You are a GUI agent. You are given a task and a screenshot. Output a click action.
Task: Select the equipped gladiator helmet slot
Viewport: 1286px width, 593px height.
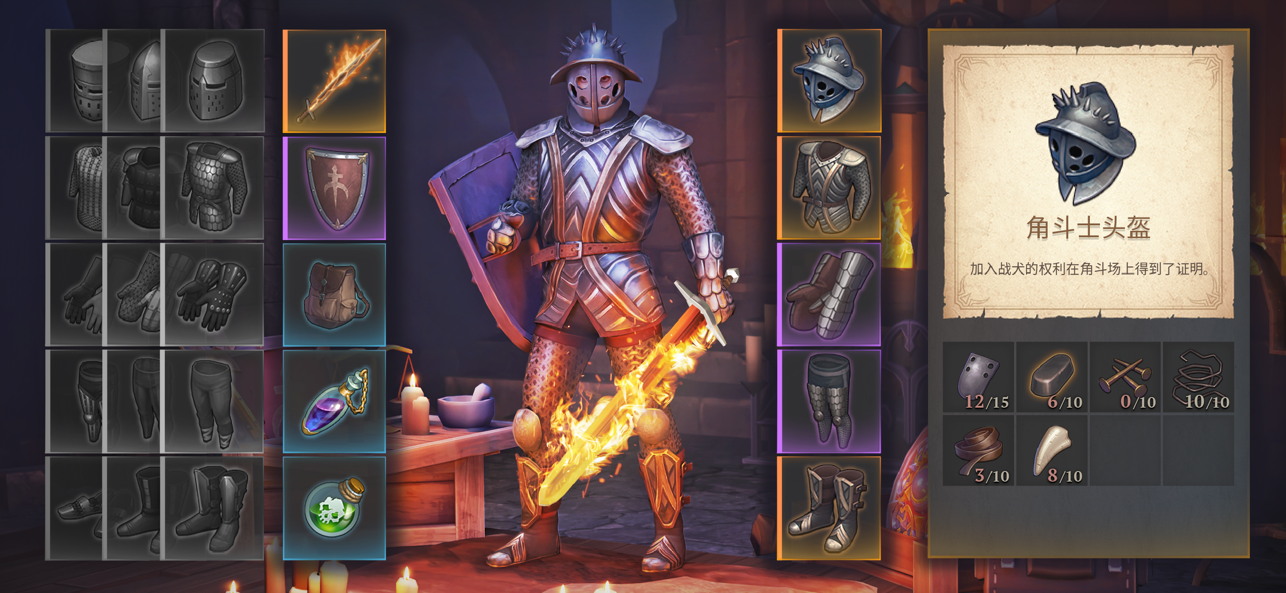(x=829, y=81)
